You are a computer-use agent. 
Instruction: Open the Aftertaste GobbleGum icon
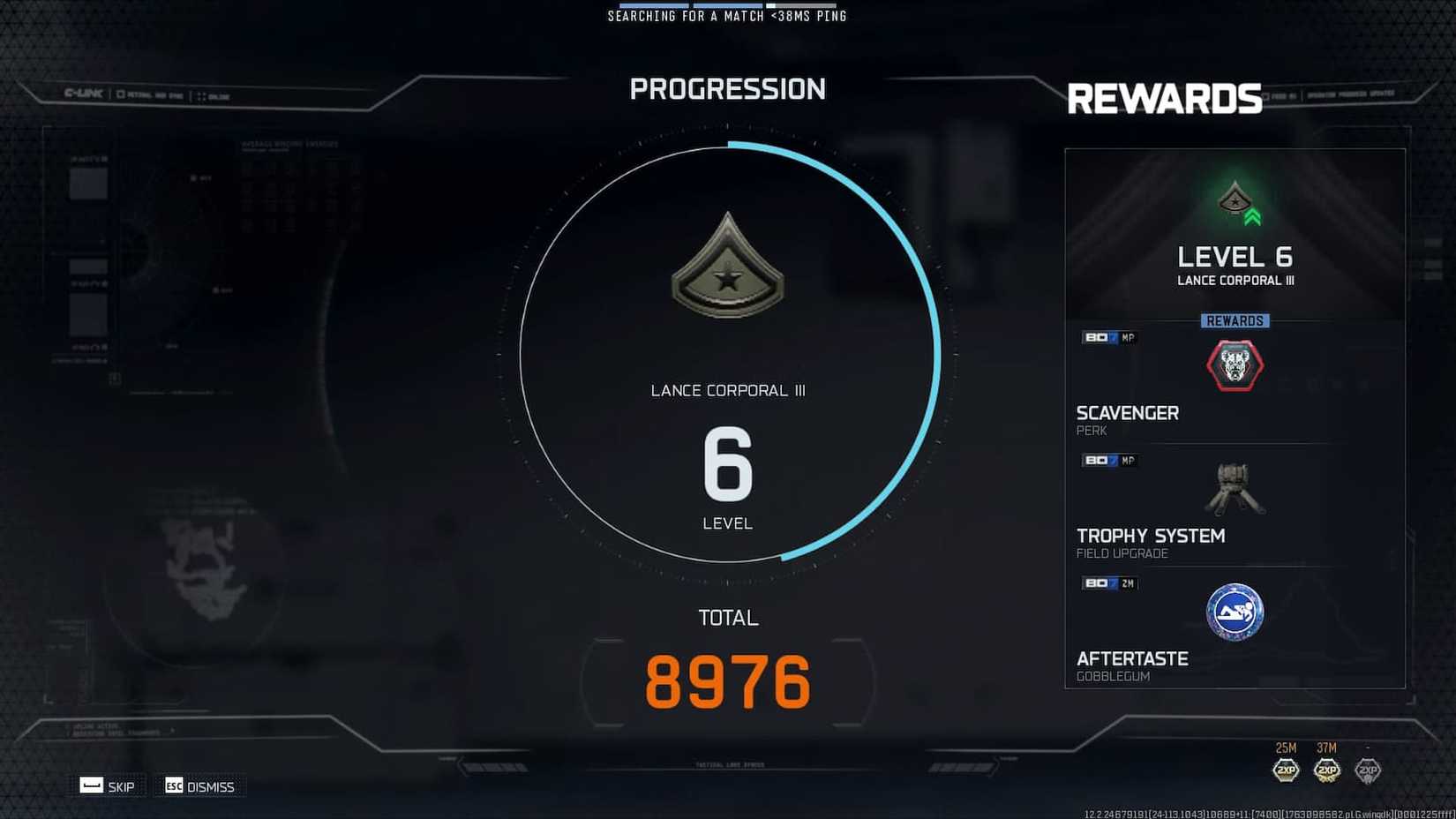click(x=1234, y=612)
